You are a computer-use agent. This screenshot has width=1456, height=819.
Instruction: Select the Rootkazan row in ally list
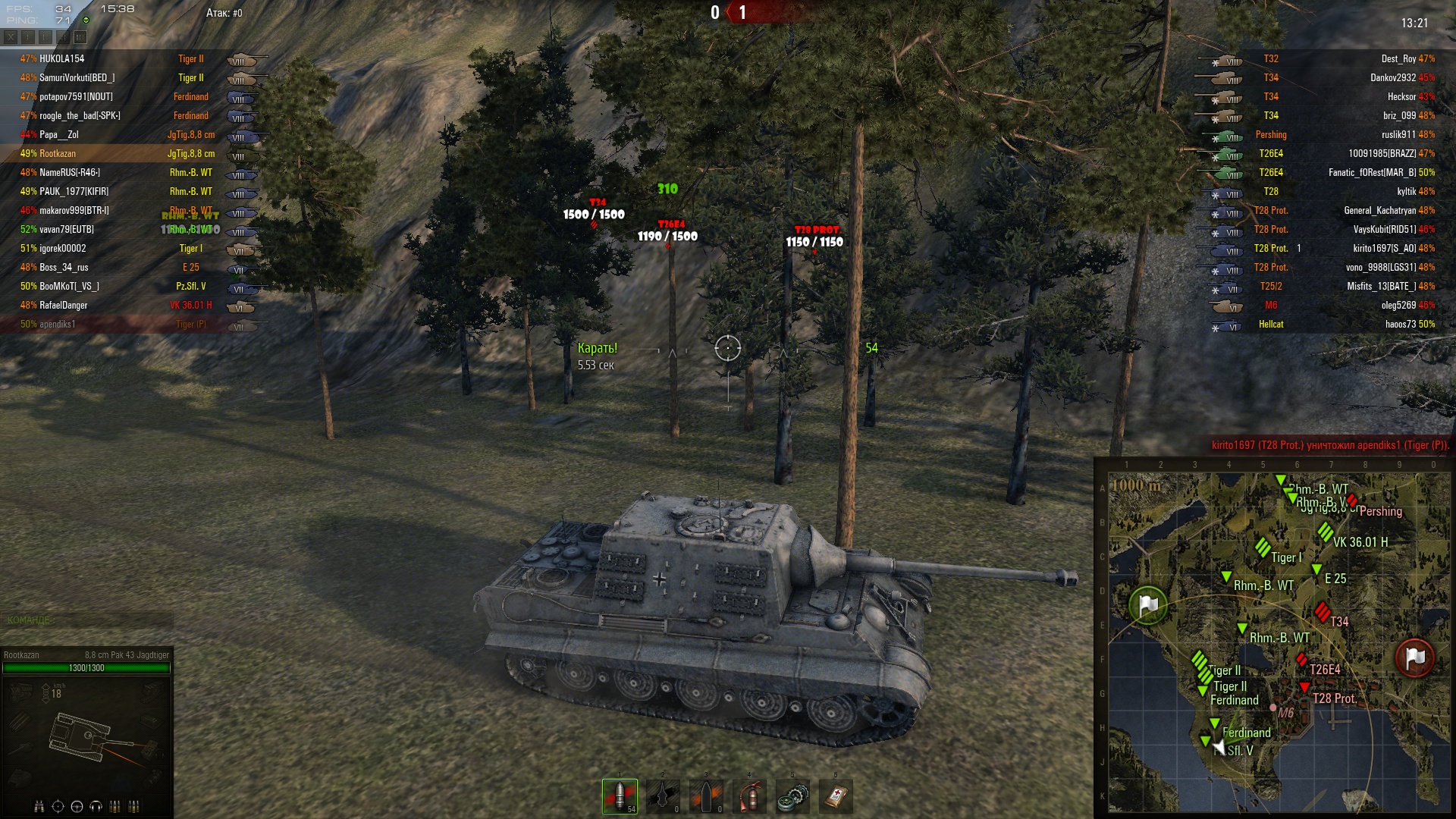(58, 154)
